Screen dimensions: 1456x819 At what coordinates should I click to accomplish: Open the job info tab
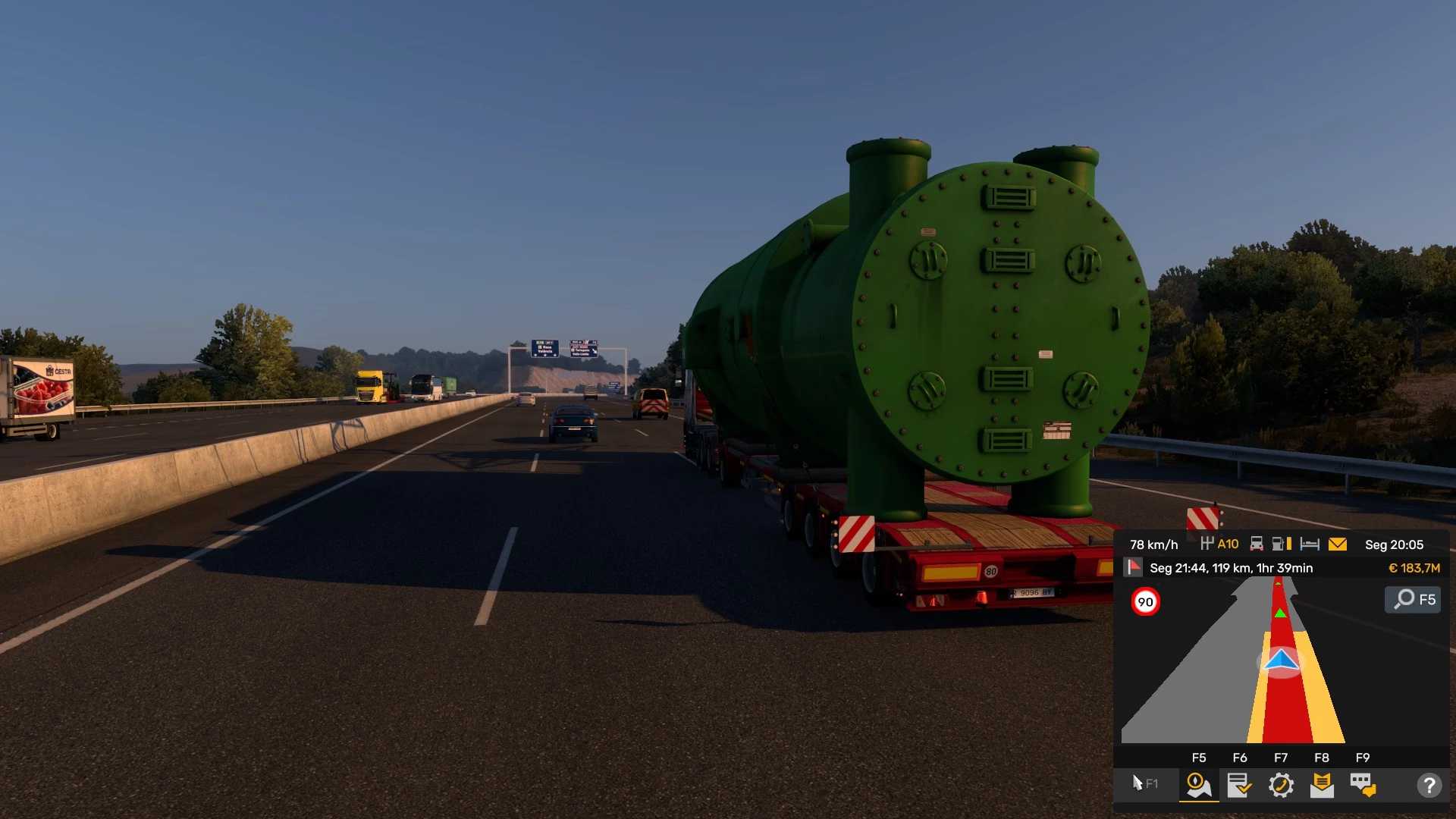[x=1239, y=785]
